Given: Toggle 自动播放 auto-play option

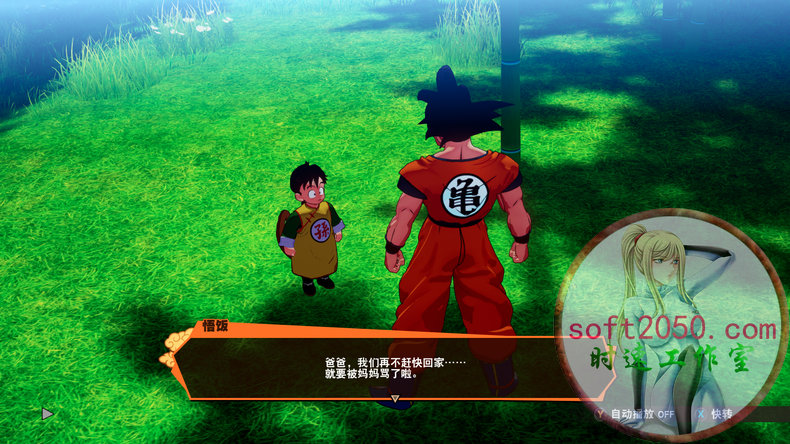Looking at the screenshot, I should pyautogui.click(x=634, y=413).
